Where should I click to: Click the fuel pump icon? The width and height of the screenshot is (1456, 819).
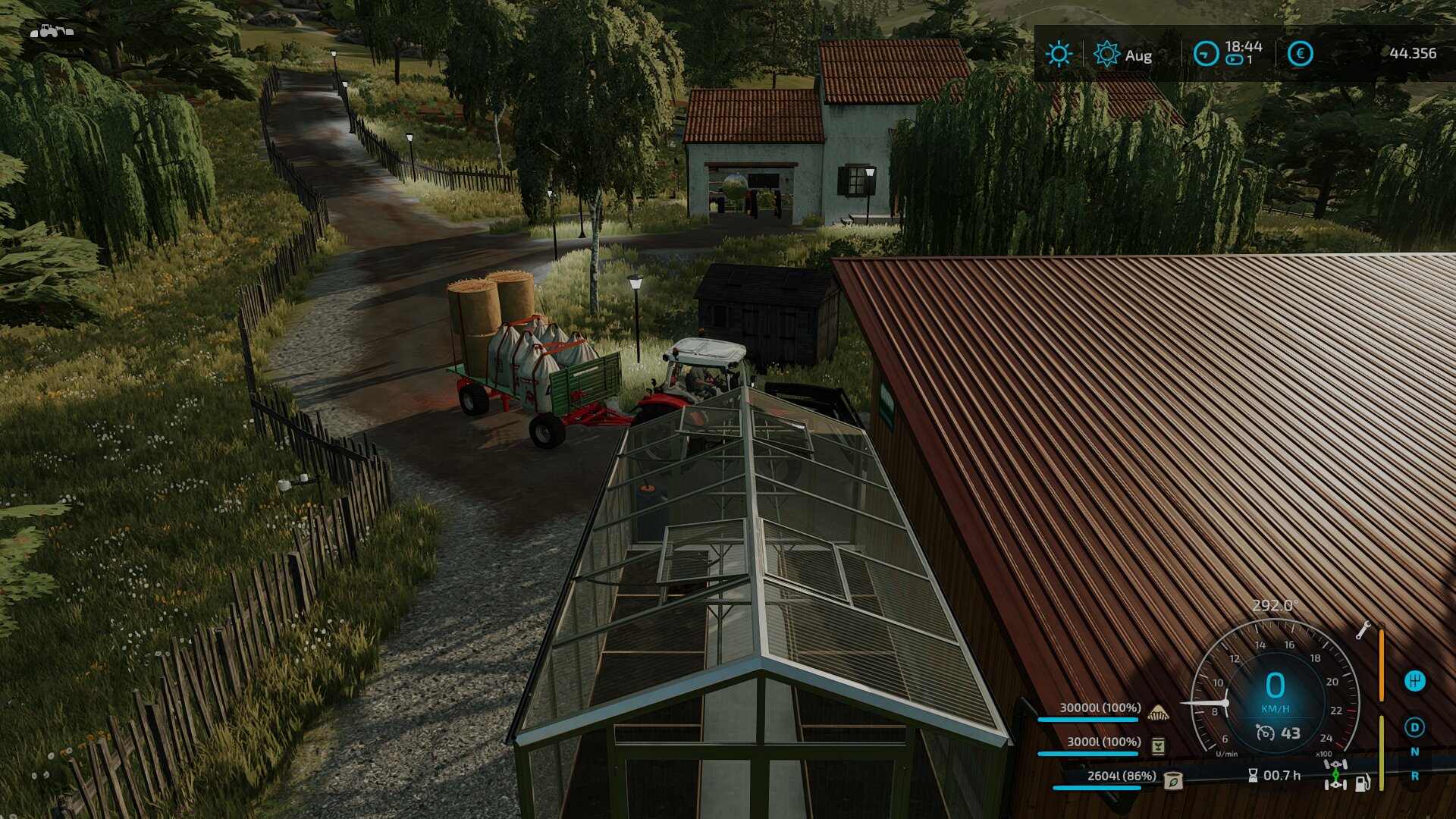point(1363,782)
